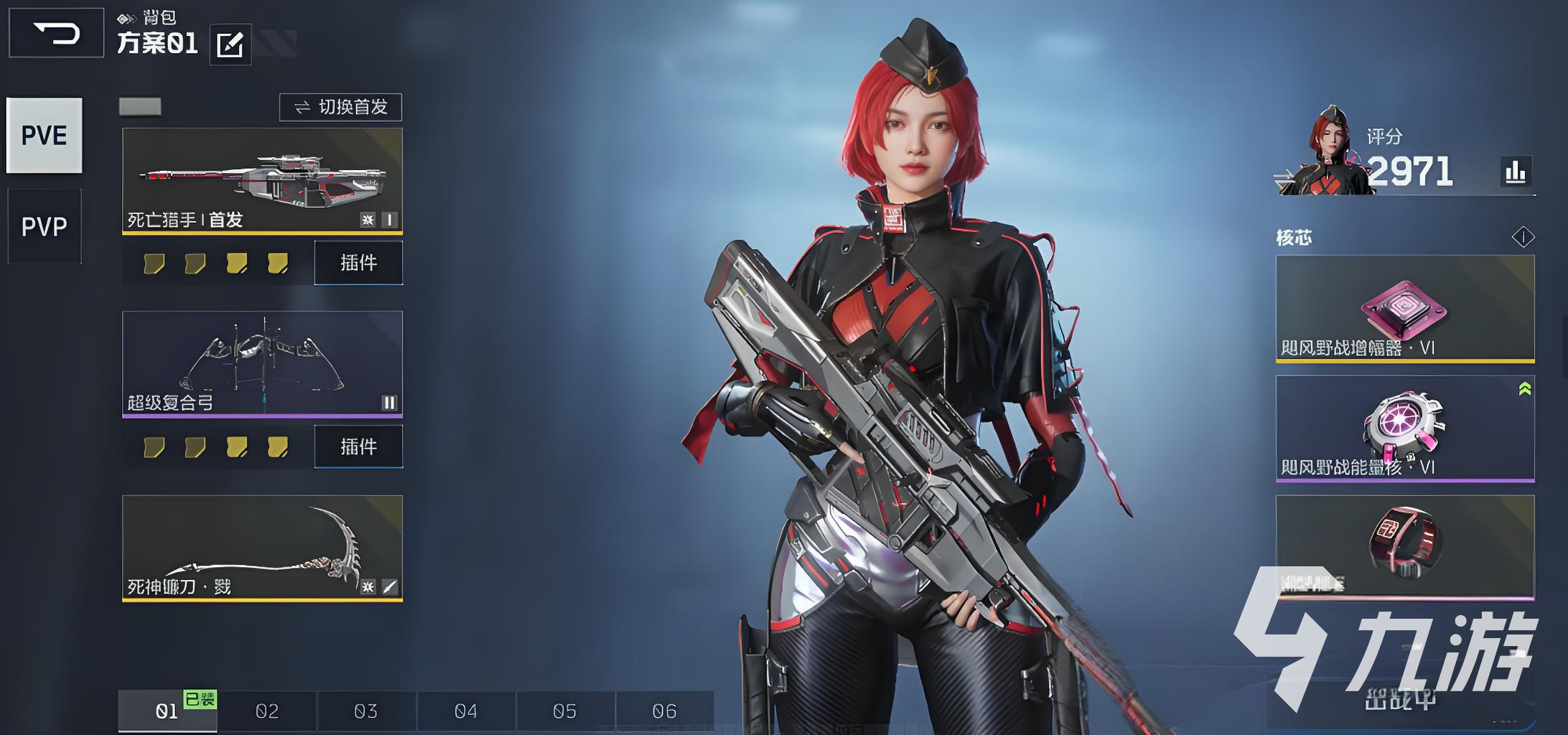The height and width of the screenshot is (735, 1568).
Task: Click the 切换首发 swap button
Action: tap(340, 108)
